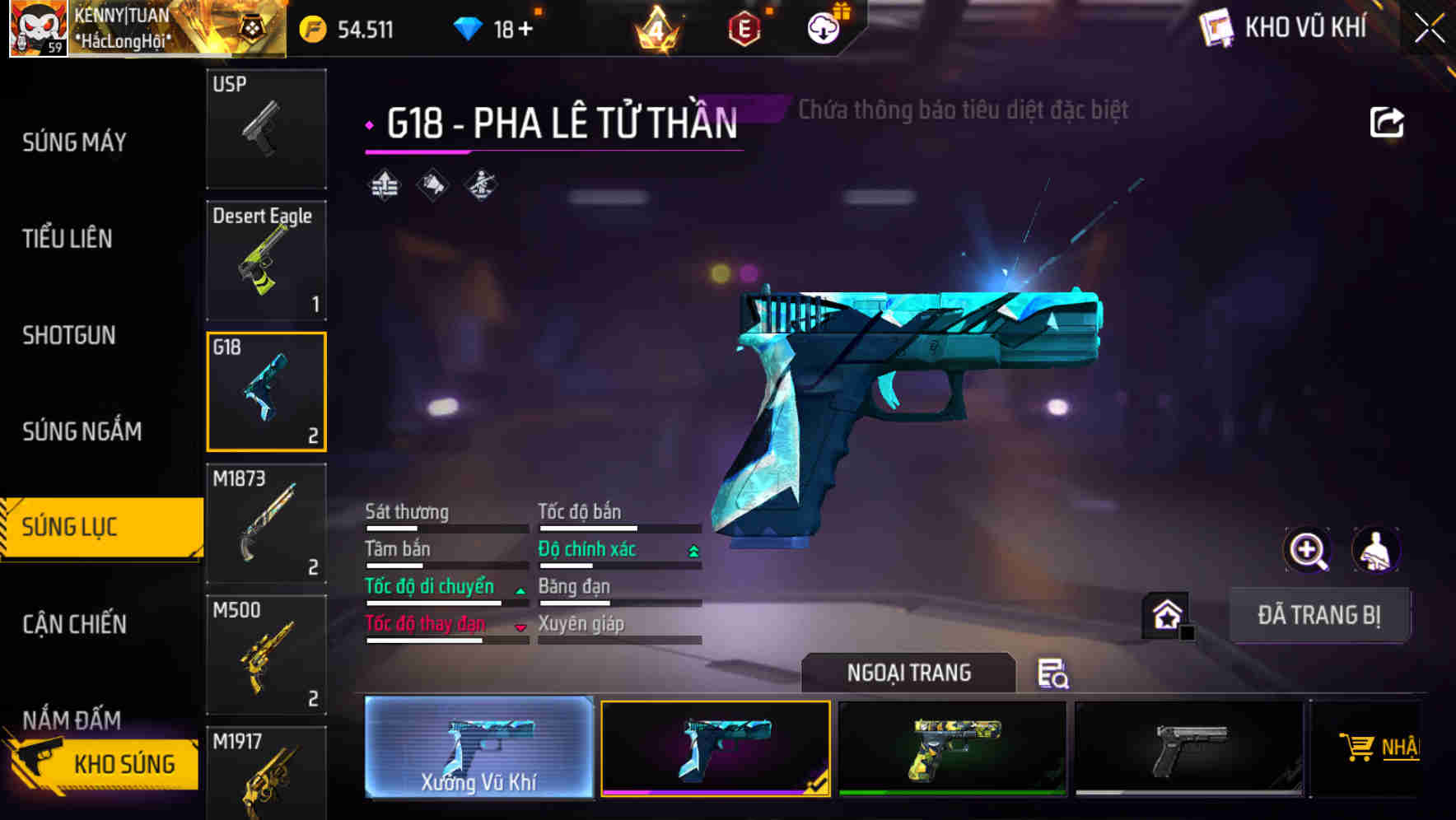Expand the NẮM ĐẤM category in sidebar

point(74,720)
